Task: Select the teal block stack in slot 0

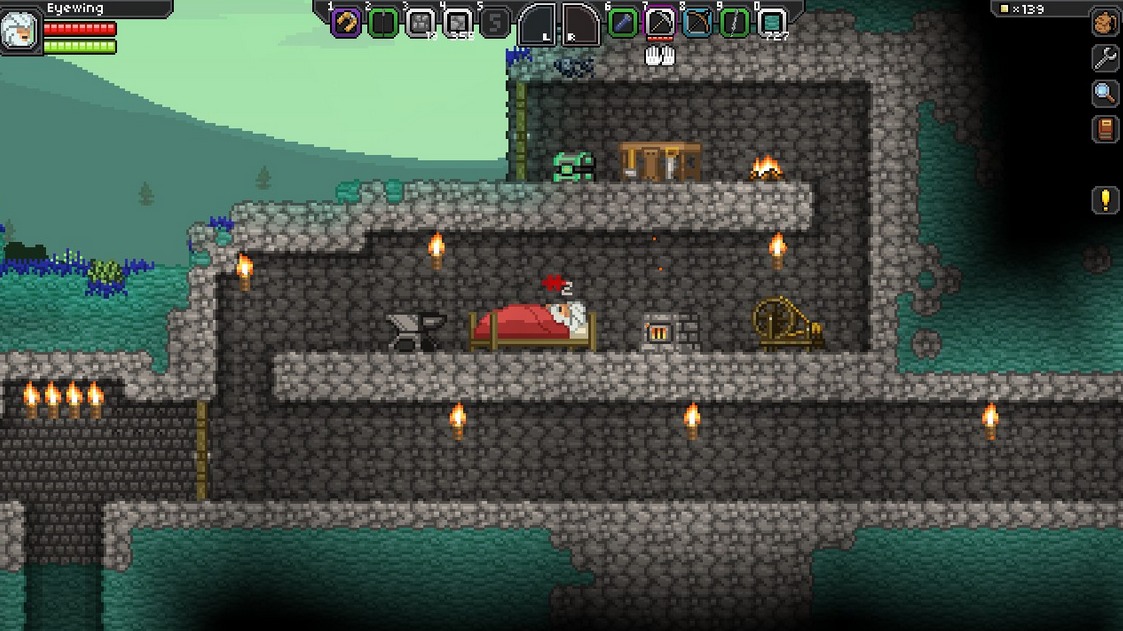Action: click(x=771, y=22)
